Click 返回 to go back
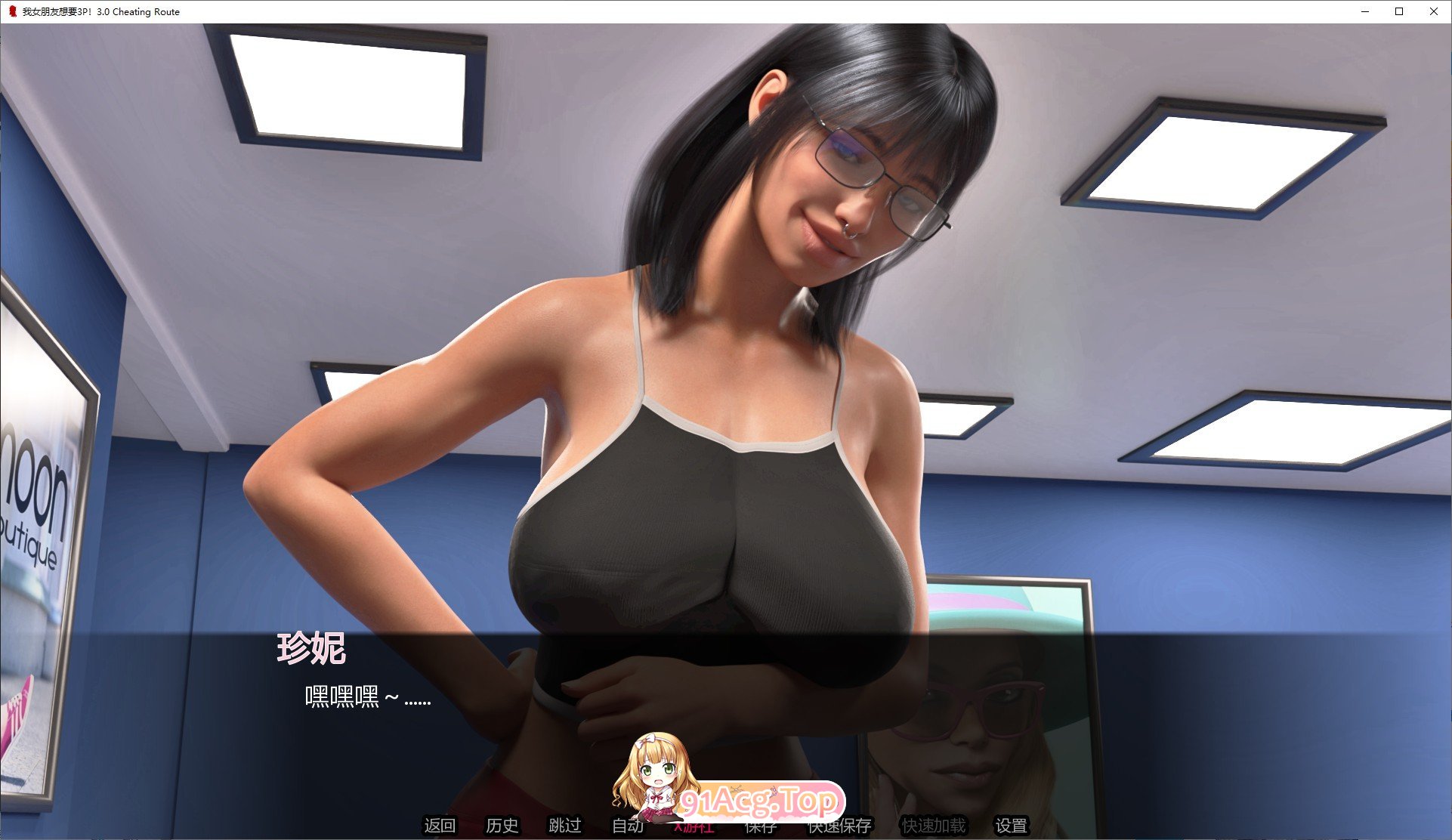1452x840 pixels. 441,826
